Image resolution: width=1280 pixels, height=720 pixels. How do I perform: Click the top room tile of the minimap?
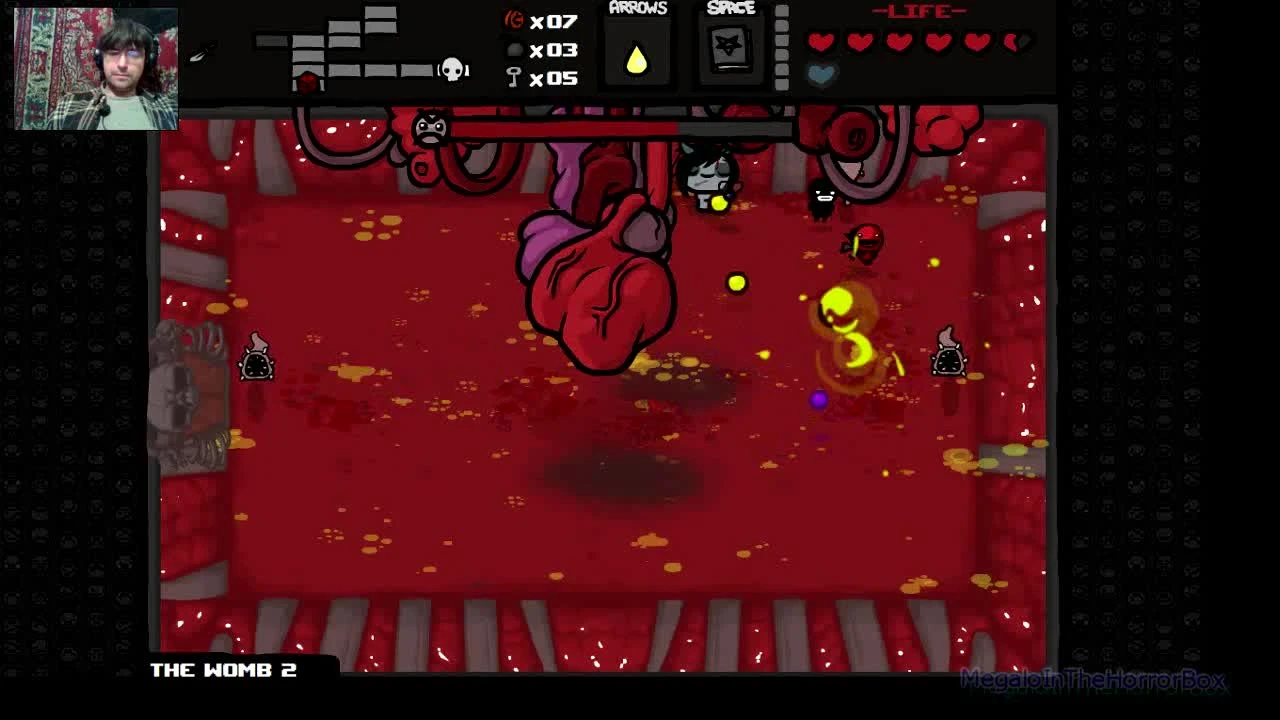pos(381,12)
